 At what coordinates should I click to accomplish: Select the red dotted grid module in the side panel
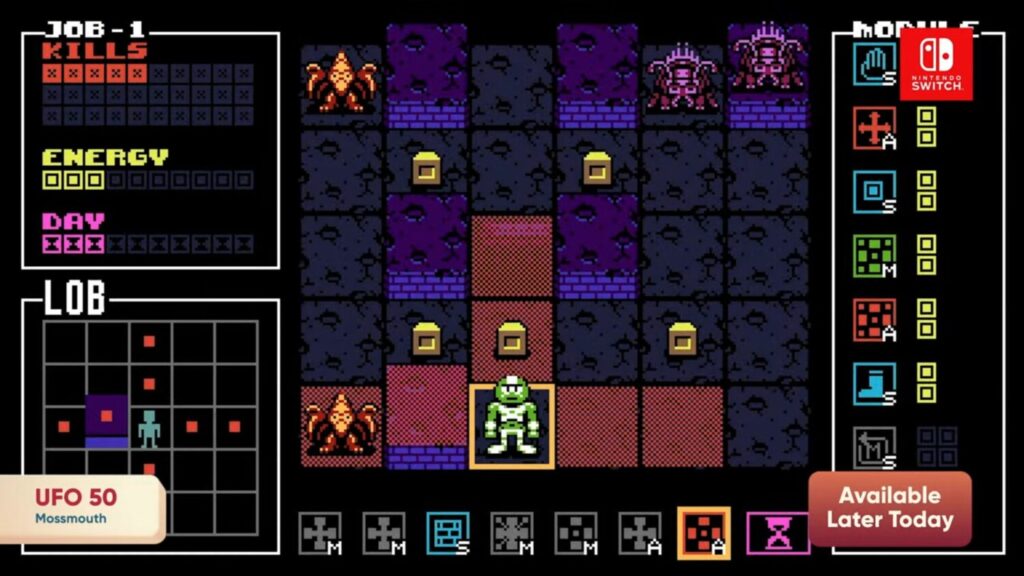(x=874, y=319)
